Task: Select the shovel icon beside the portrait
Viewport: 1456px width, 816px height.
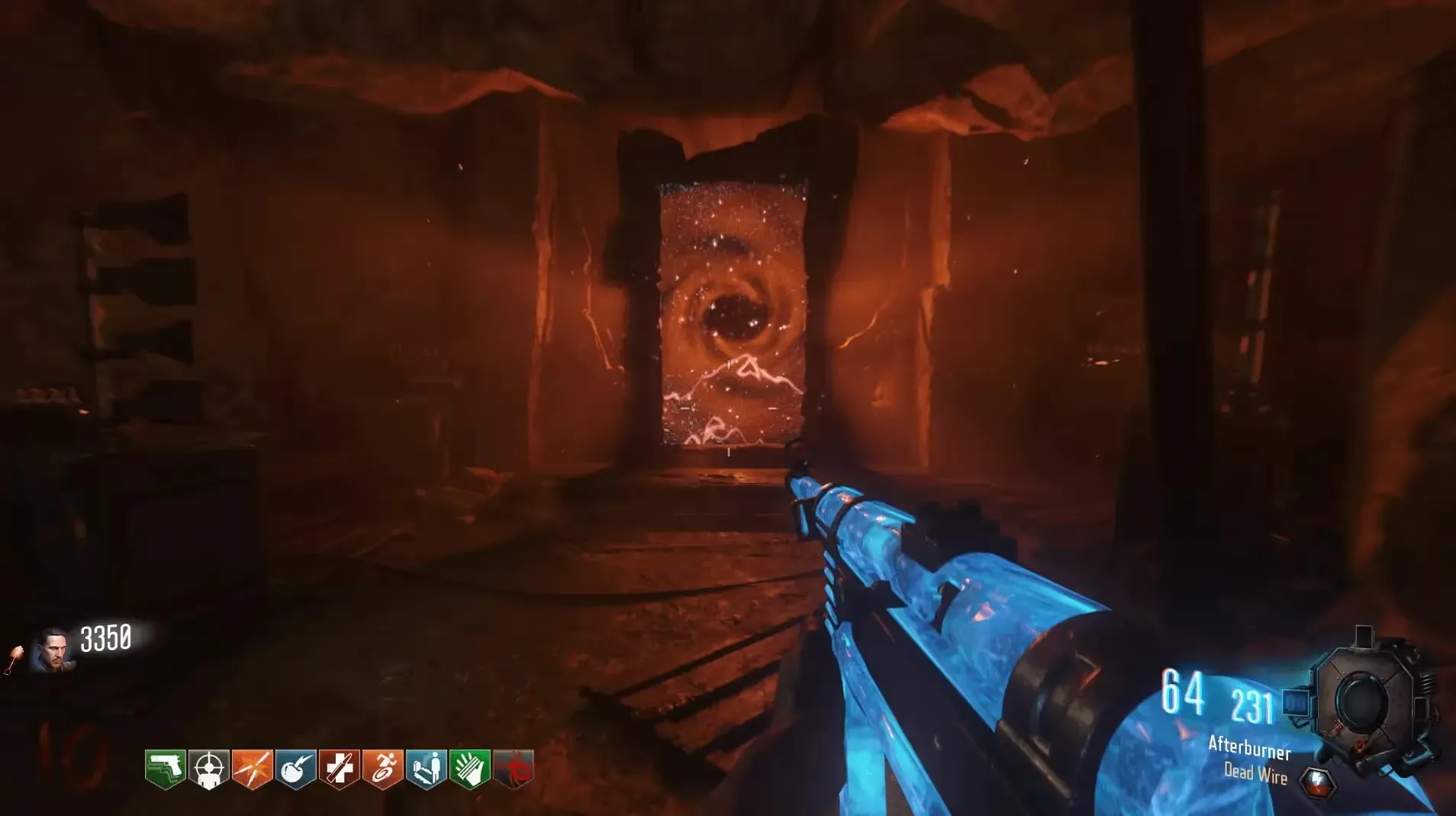Action: pos(15,659)
